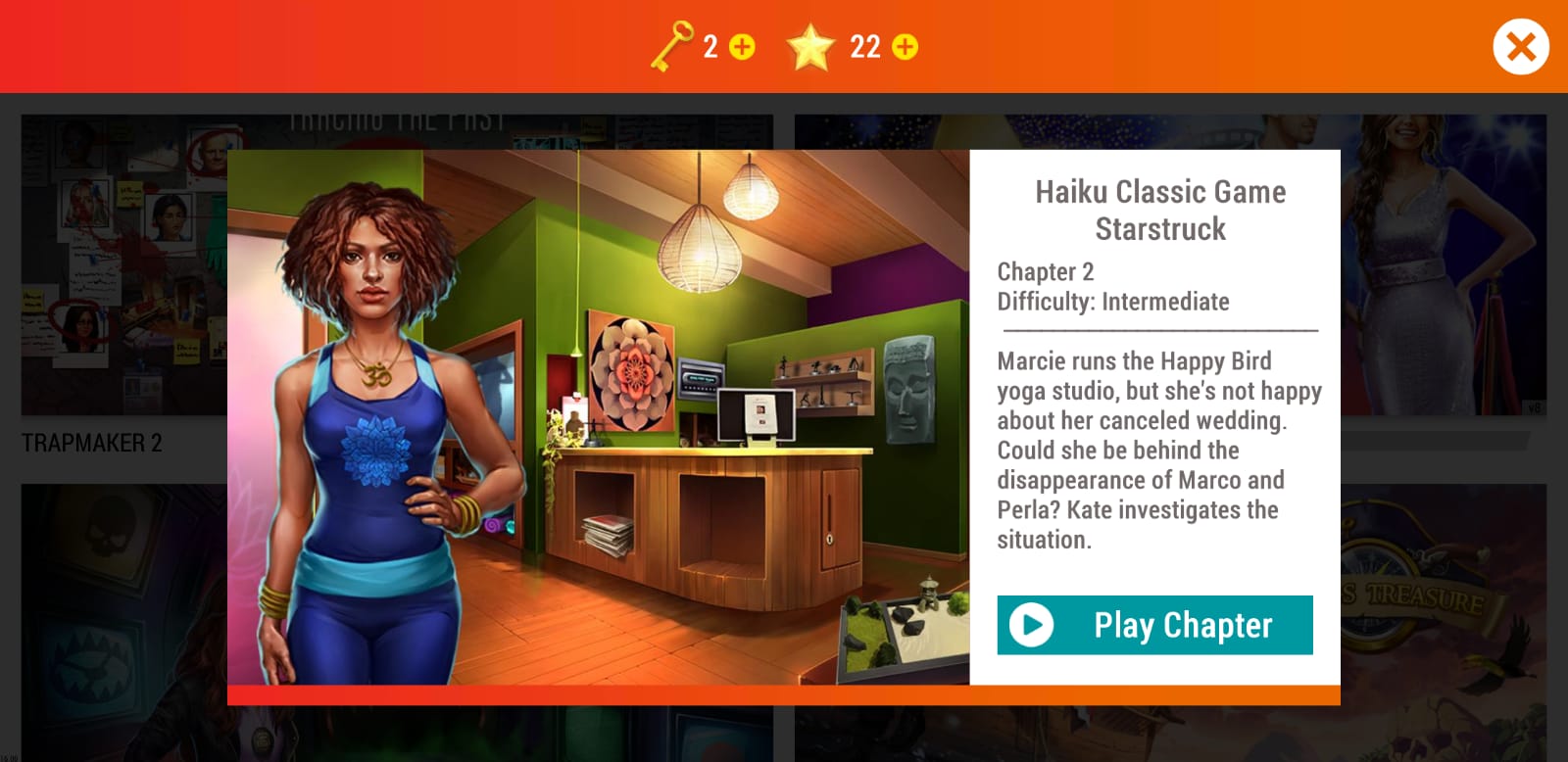Start the chapter with Play Chapter

click(1154, 625)
